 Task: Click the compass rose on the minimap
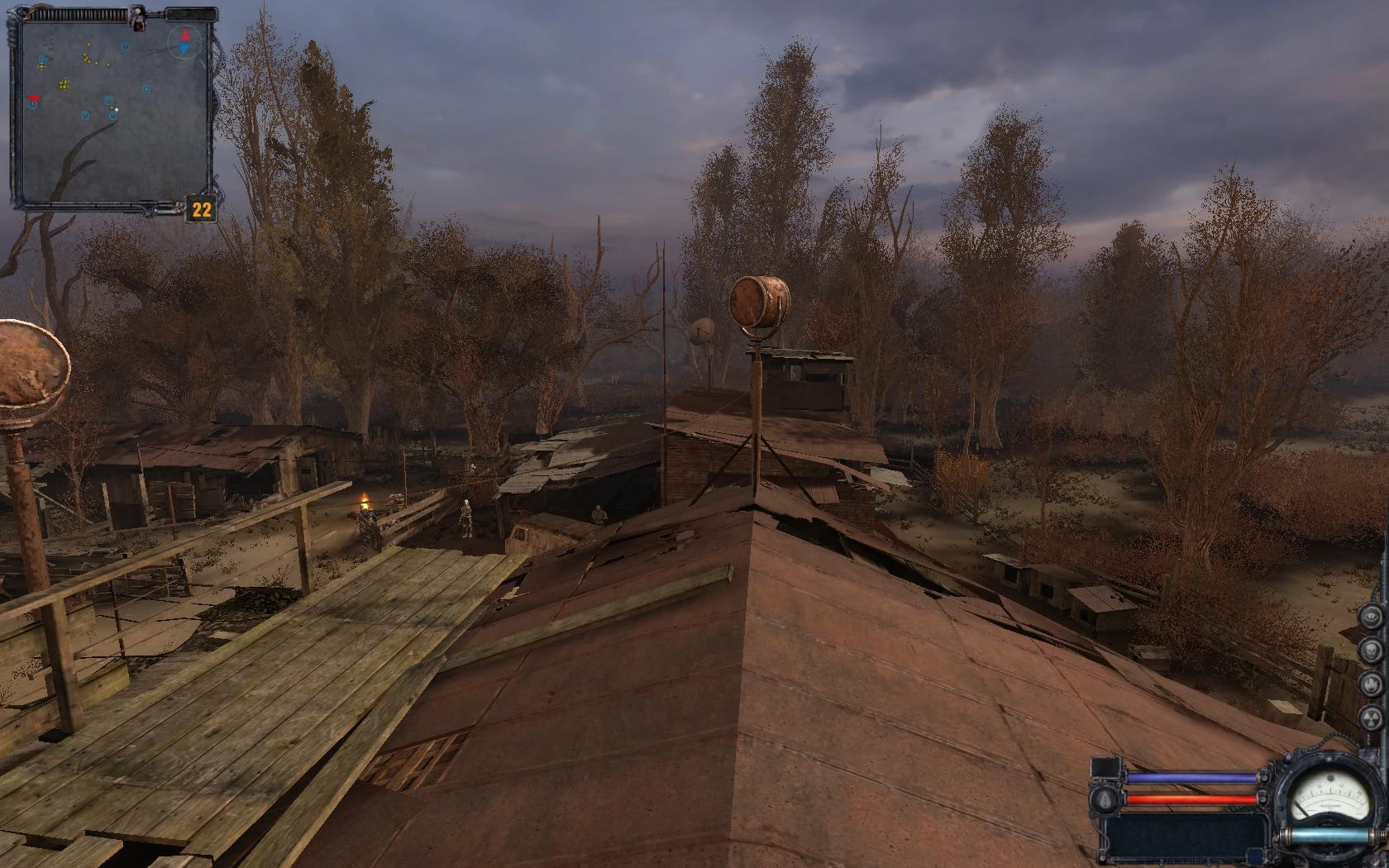[184, 42]
